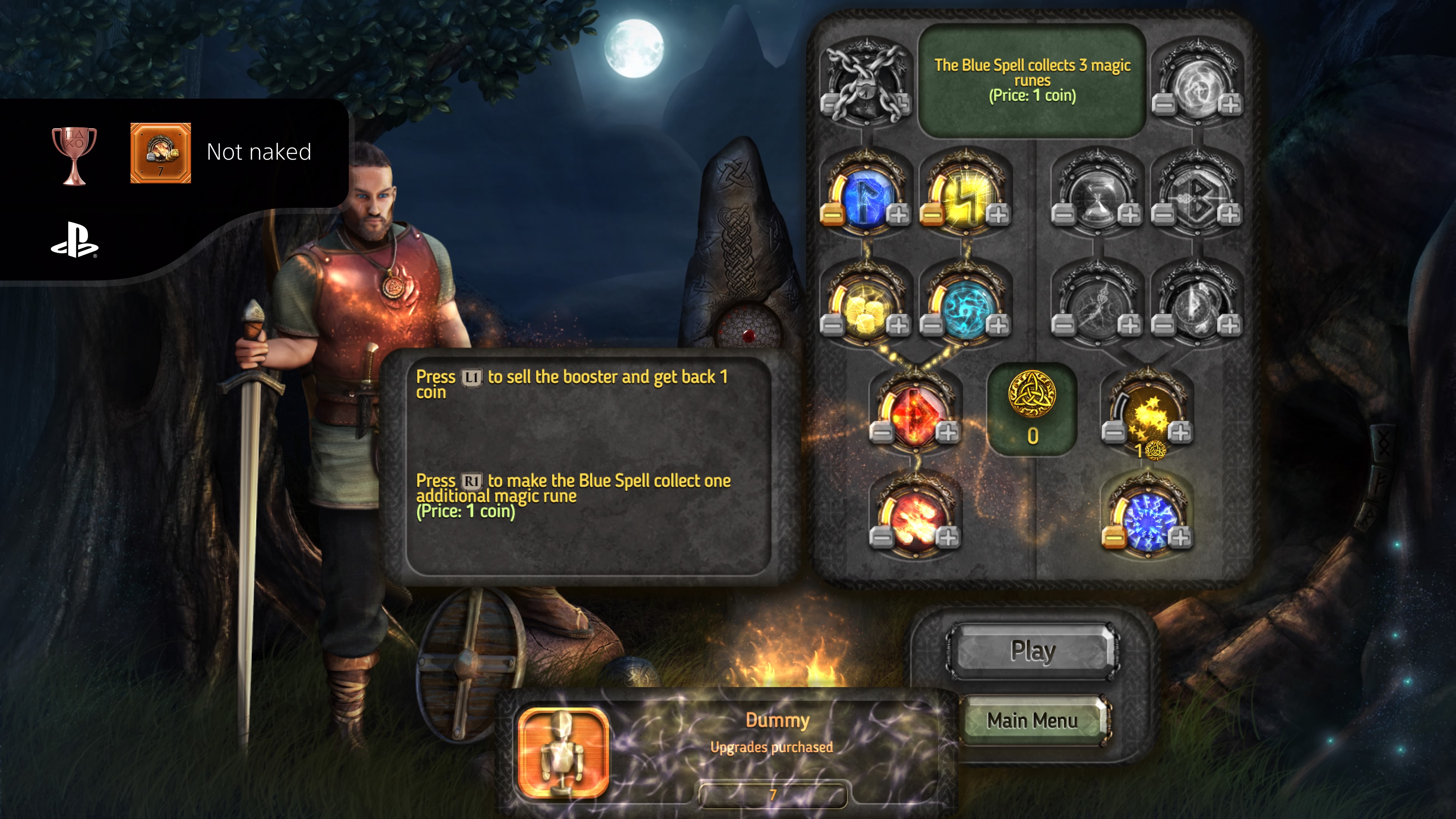The height and width of the screenshot is (819, 1456).
Task: Return to the Main Menu
Action: coord(1032,721)
